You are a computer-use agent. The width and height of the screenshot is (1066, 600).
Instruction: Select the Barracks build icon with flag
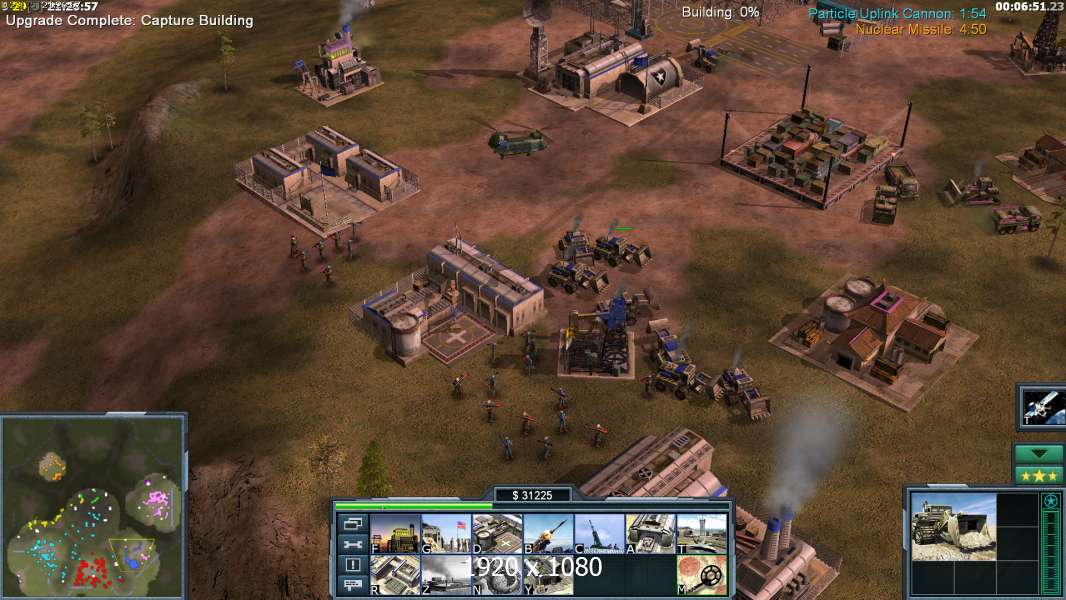point(446,534)
